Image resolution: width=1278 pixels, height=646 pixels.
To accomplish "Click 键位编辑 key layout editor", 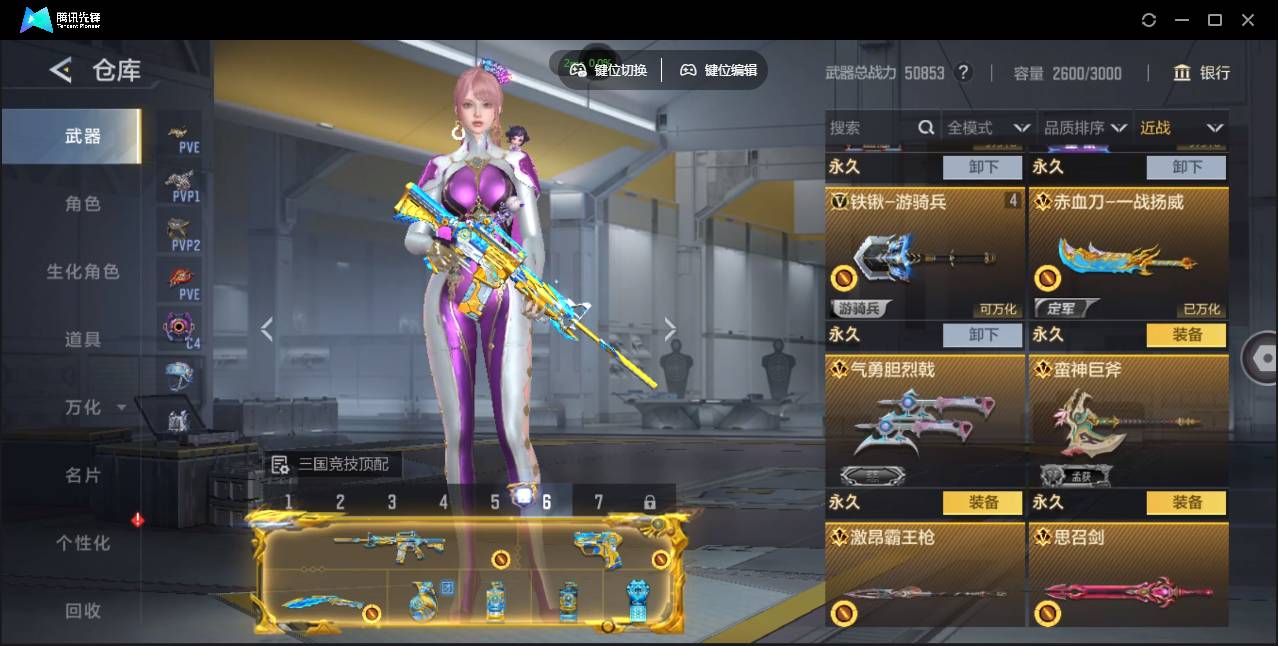I will [718, 70].
